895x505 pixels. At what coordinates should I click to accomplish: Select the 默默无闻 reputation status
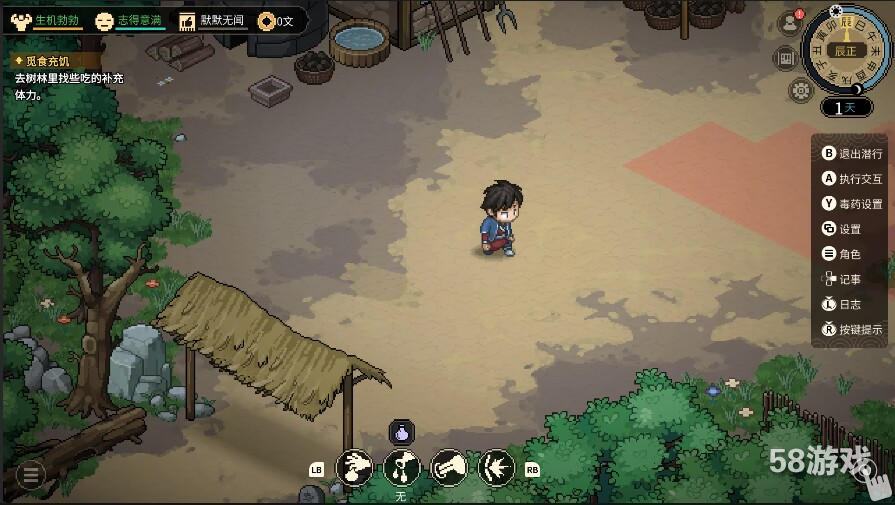pos(211,20)
